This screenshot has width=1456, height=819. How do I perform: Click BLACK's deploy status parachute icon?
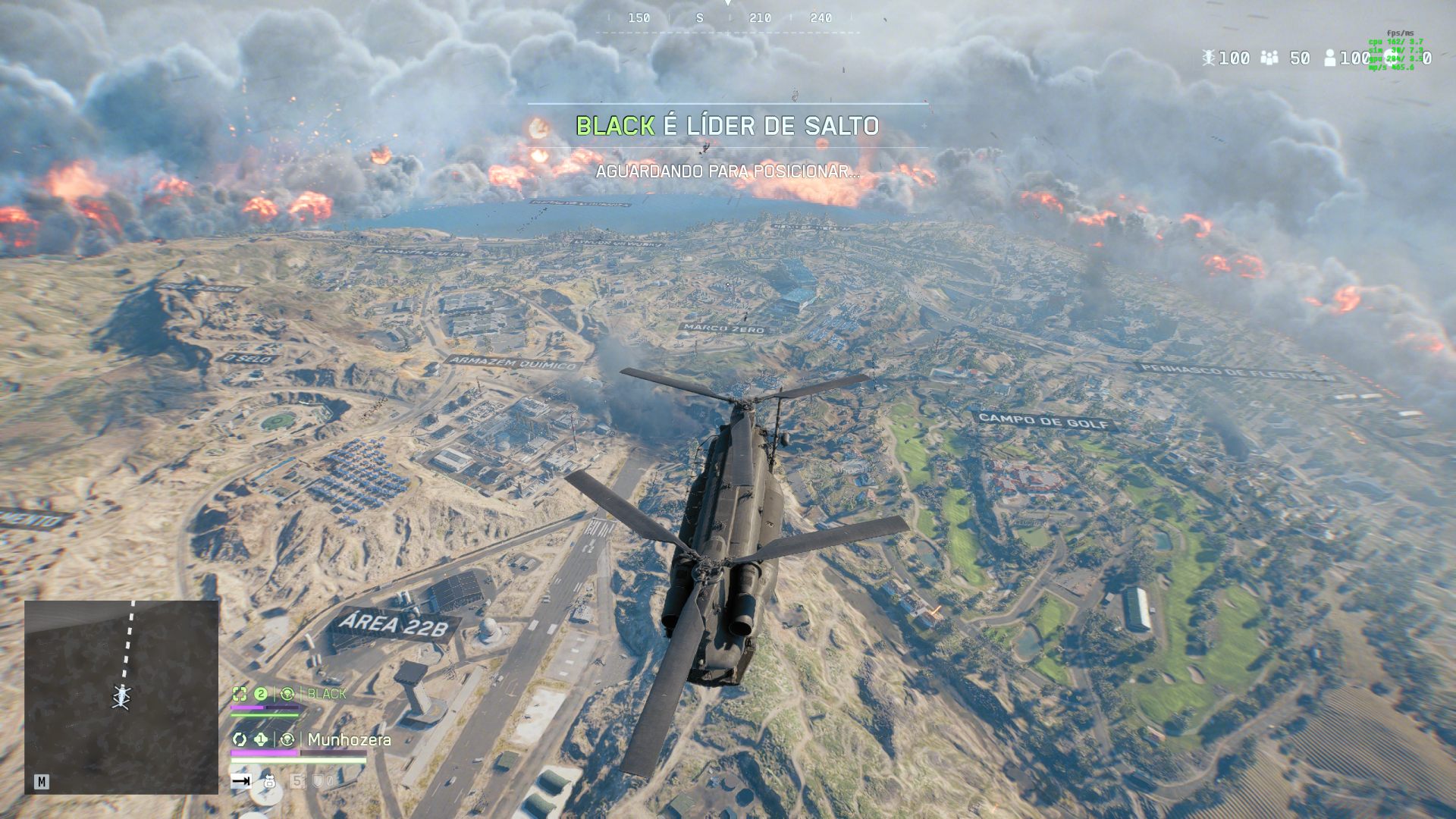point(288,693)
